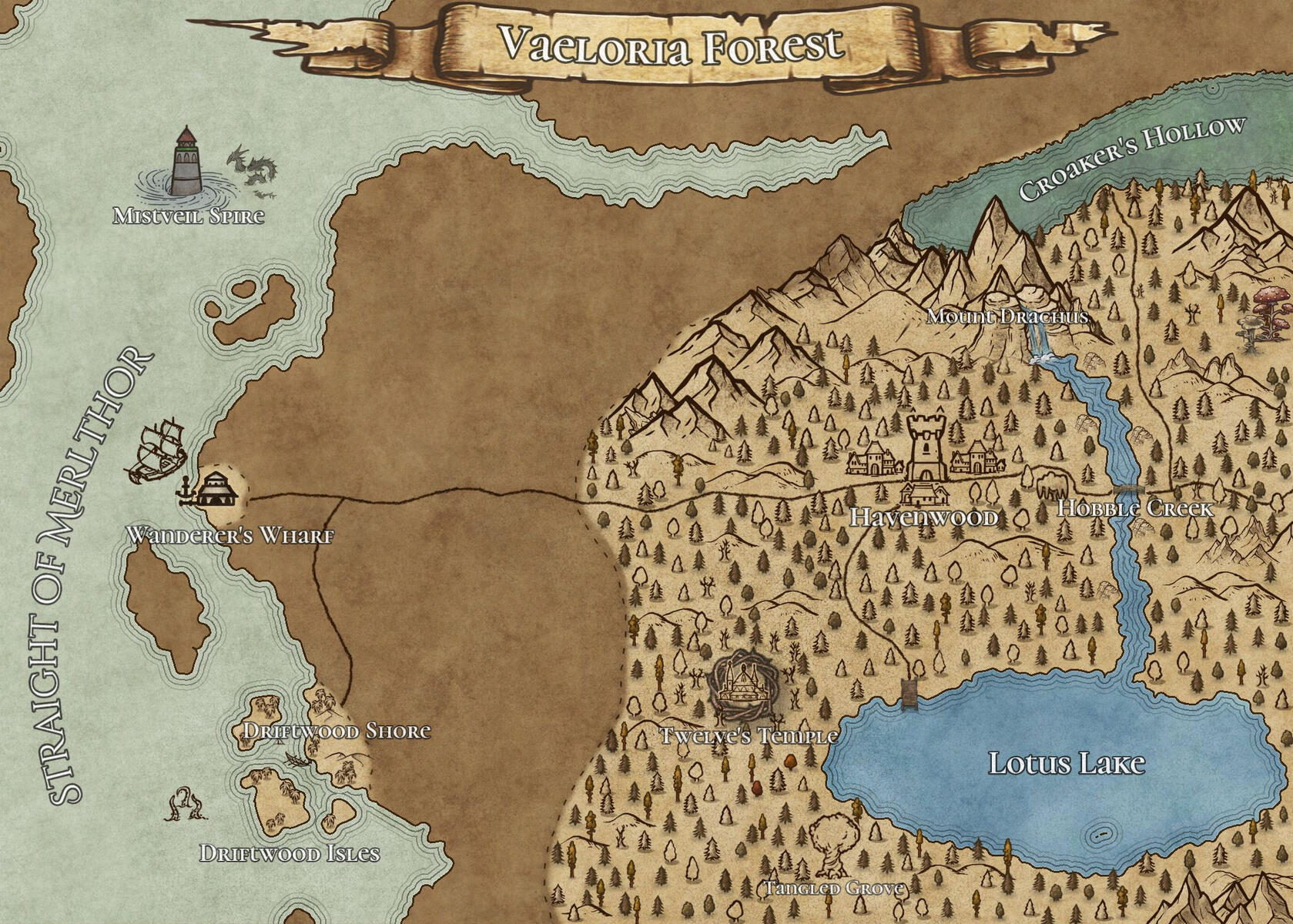
Task: Choose the Driftwood Isles location label
Action: (290, 853)
